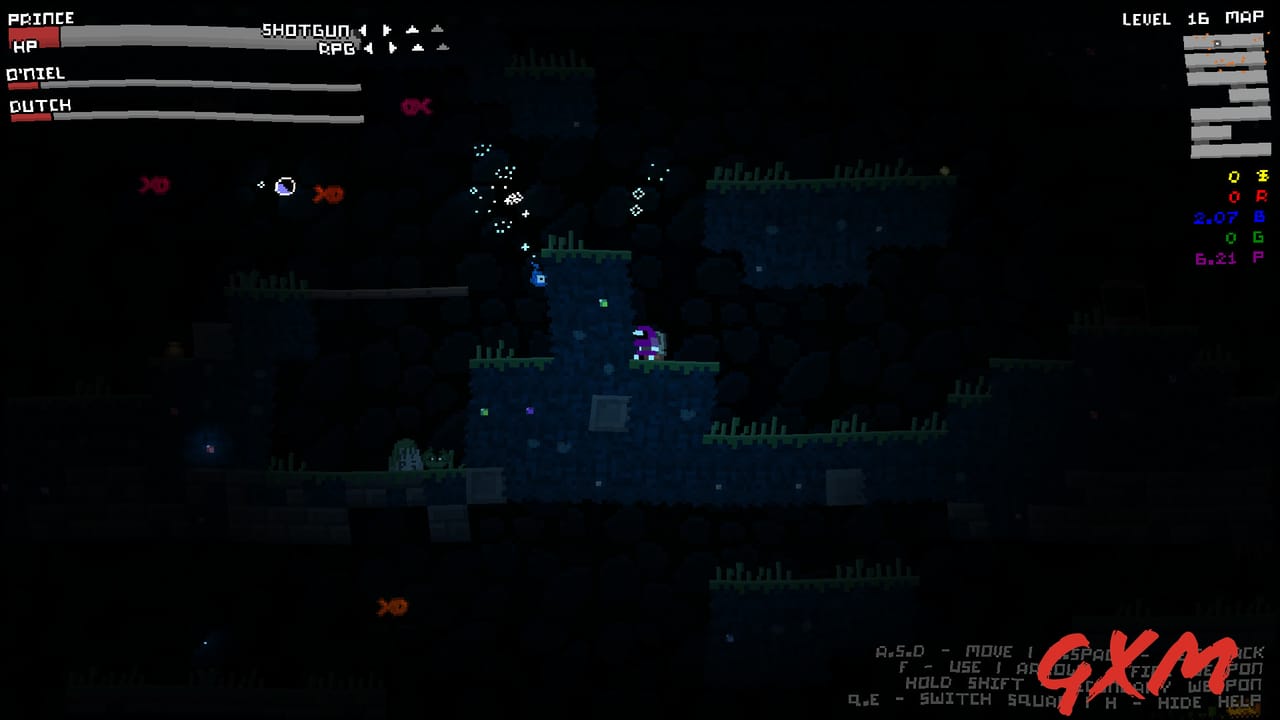The height and width of the screenshot is (720, 1280).
Task: Select the SHOTGUN shell ammo icon
Action: coord(413,30)
